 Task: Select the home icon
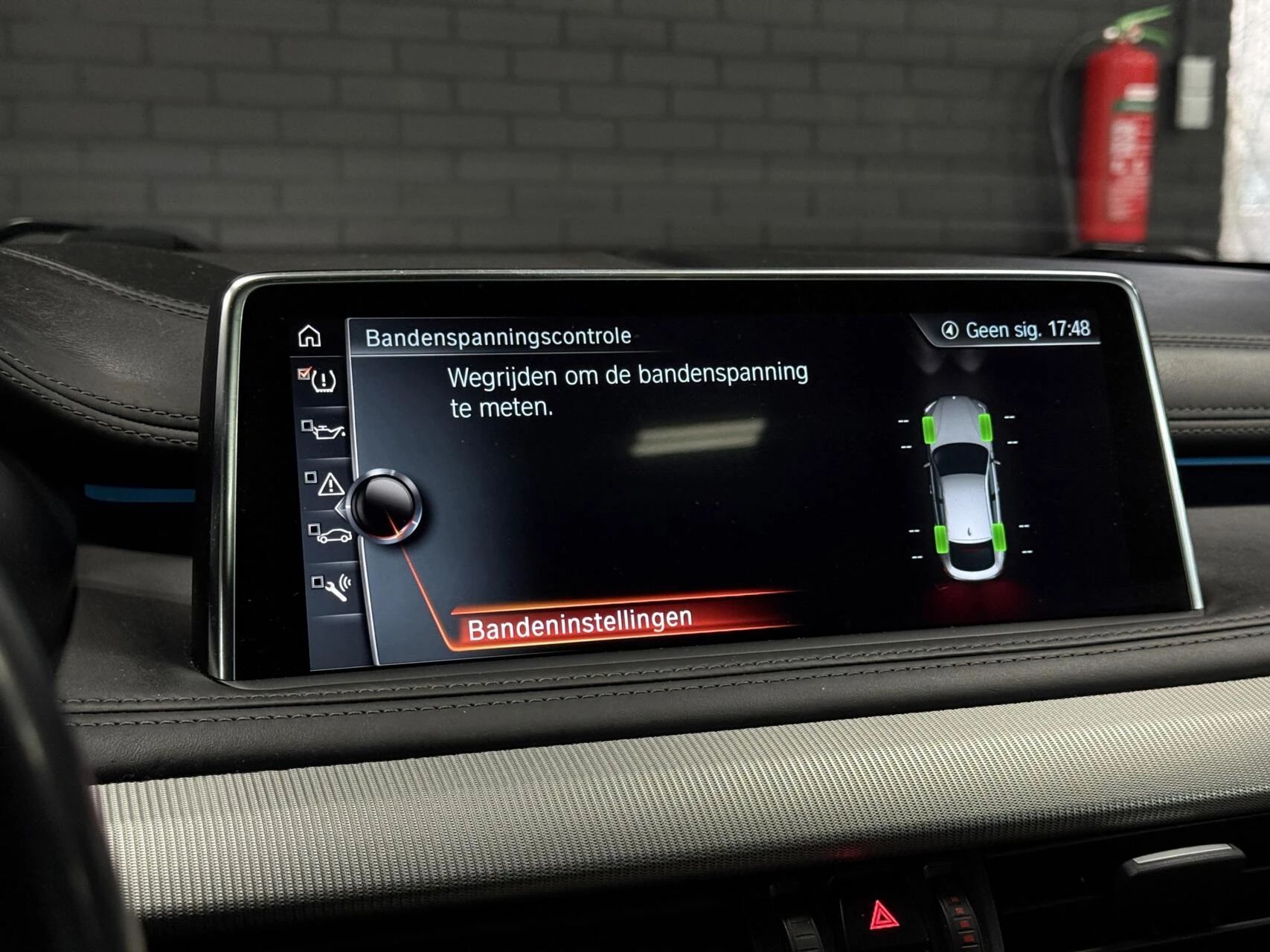pyautogui.click(x=309, y=337)
